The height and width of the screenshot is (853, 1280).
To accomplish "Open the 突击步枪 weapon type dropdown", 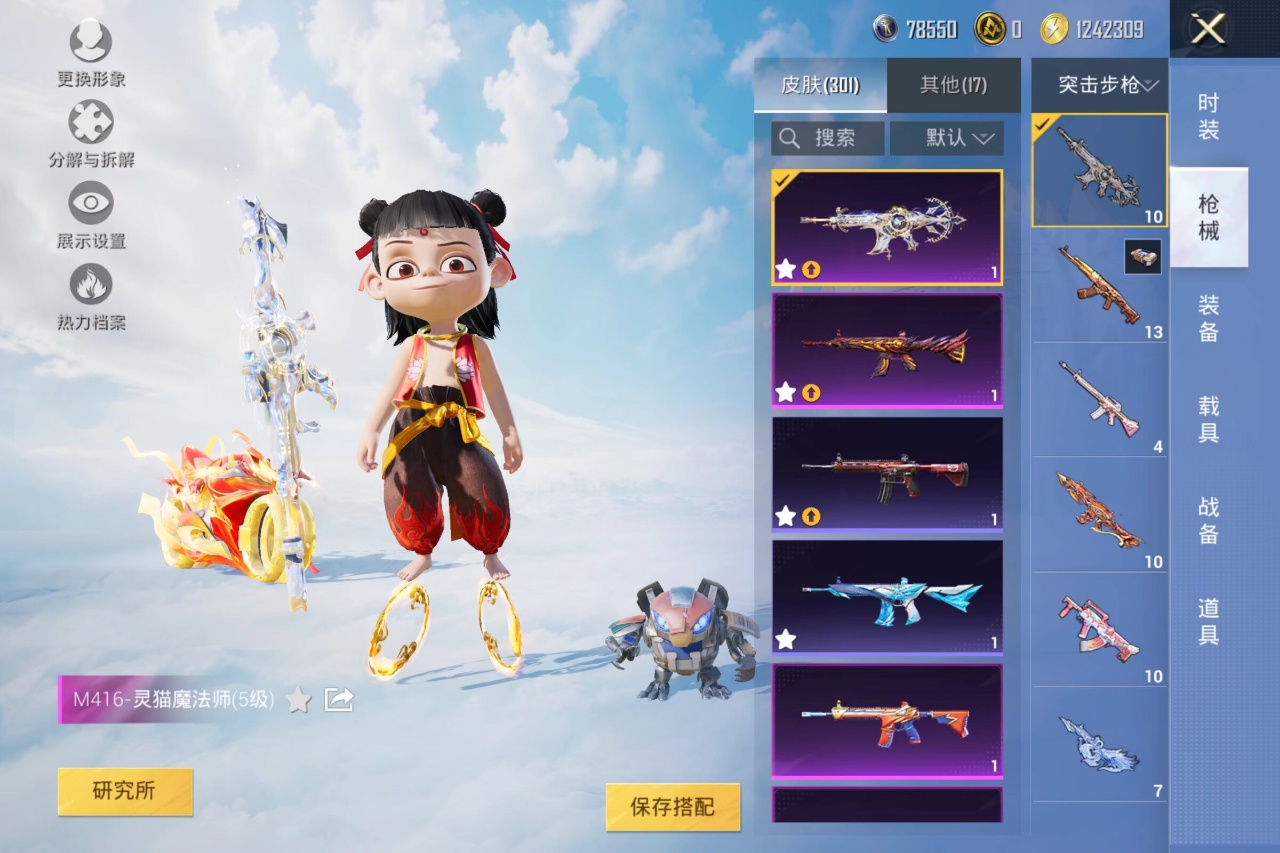I will coord(1099,85).
